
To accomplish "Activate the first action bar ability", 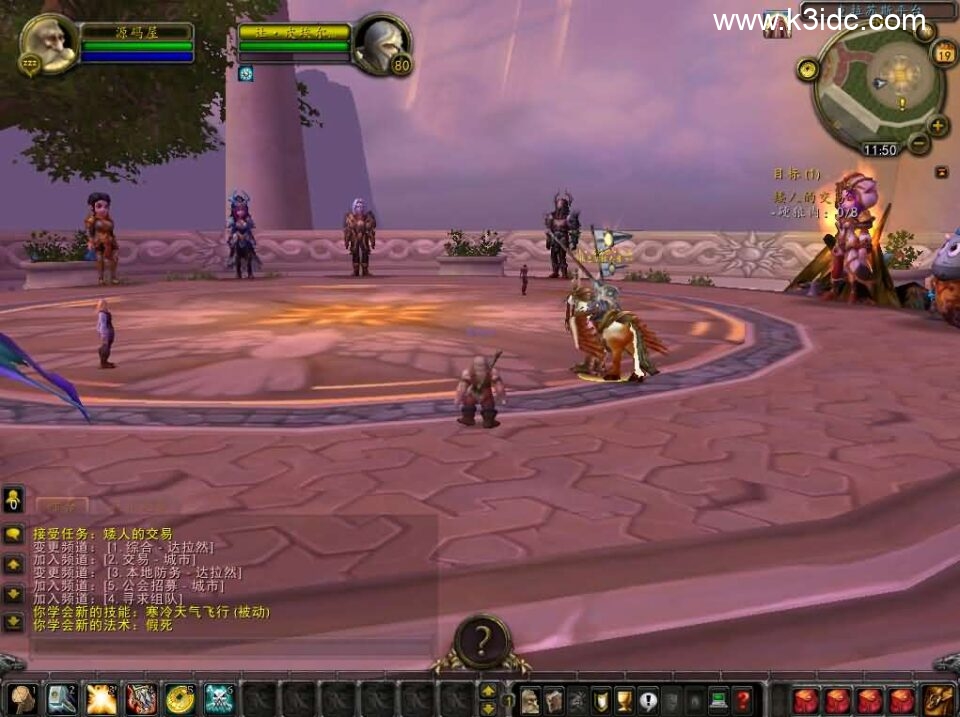I will click(x=22, y=698).
